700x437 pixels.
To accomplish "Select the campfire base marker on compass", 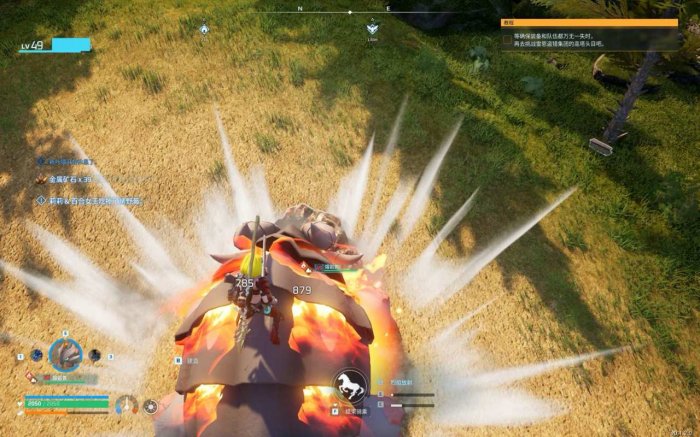I will [204, 30].
